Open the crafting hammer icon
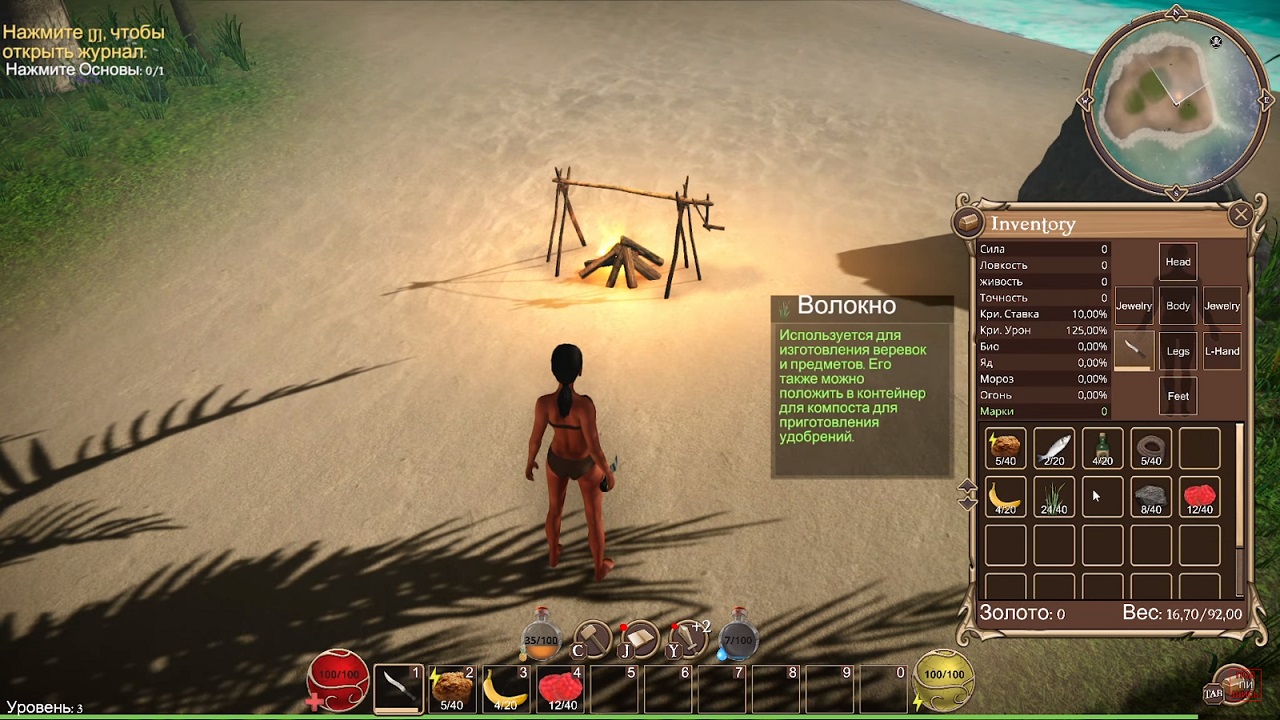Screen dimensions: 1280x720 (x=593, y=638)
